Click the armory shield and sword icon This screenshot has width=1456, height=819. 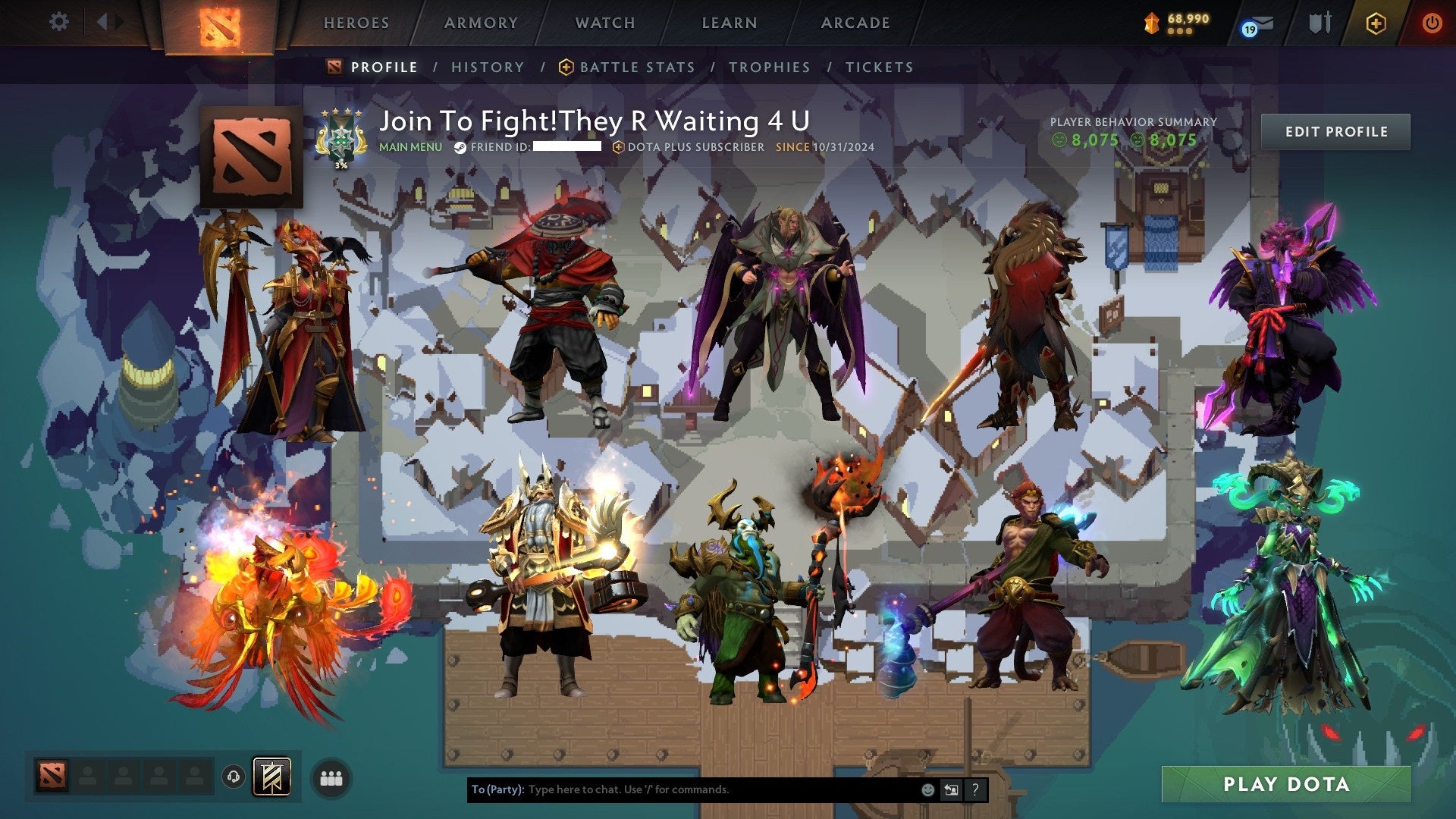(1320, 23)
